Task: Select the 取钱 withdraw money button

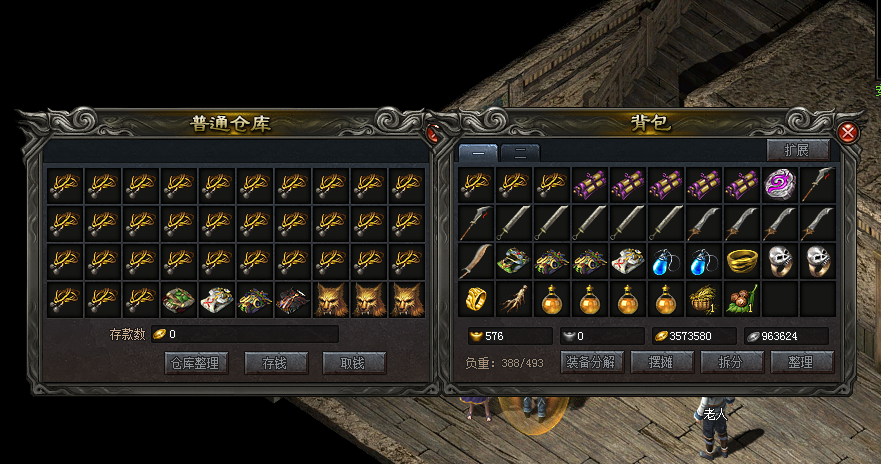Action: click(354, 363)
